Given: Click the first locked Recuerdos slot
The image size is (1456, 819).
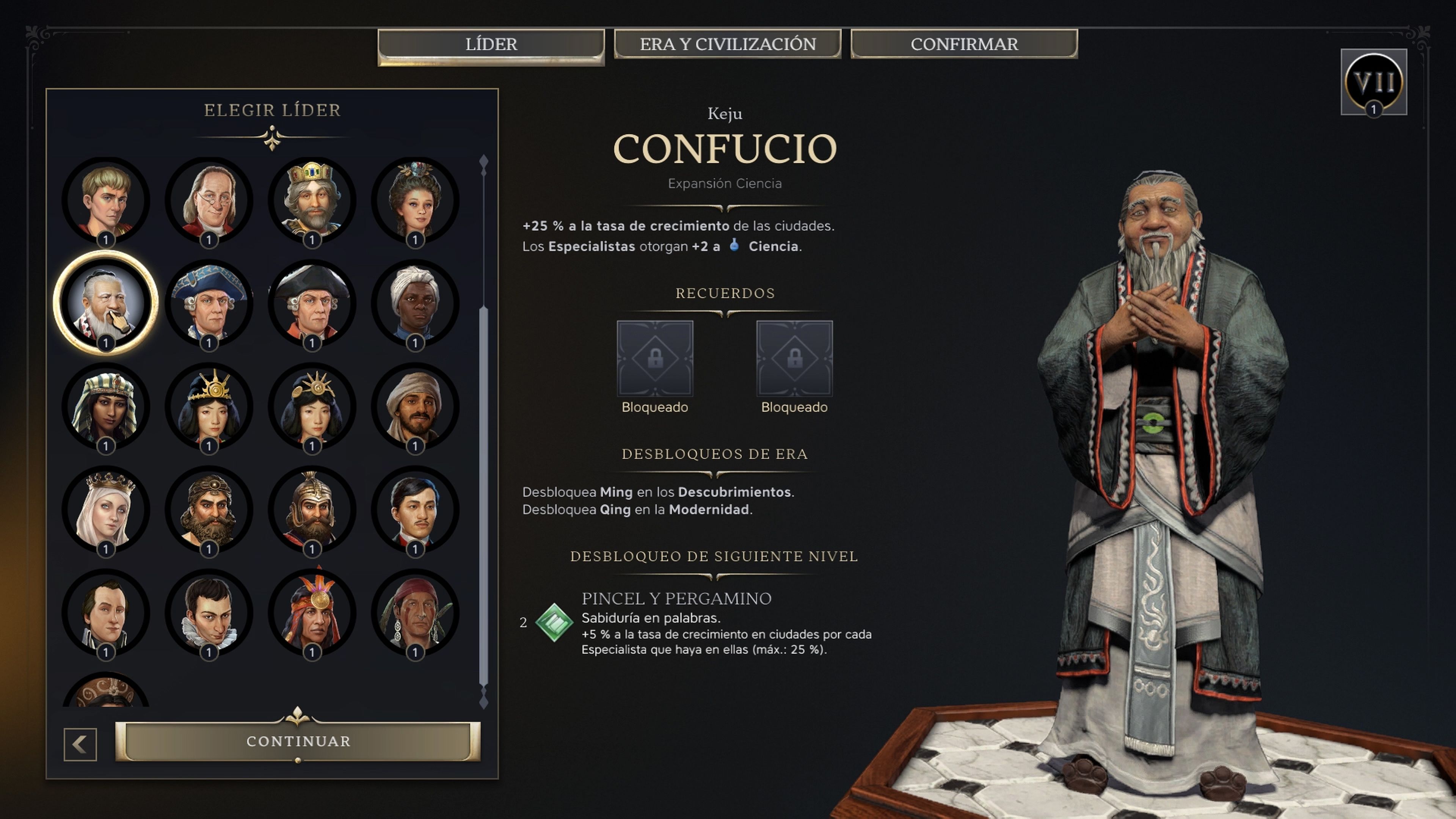Looking at the screenshot, I should coord(656,359).
